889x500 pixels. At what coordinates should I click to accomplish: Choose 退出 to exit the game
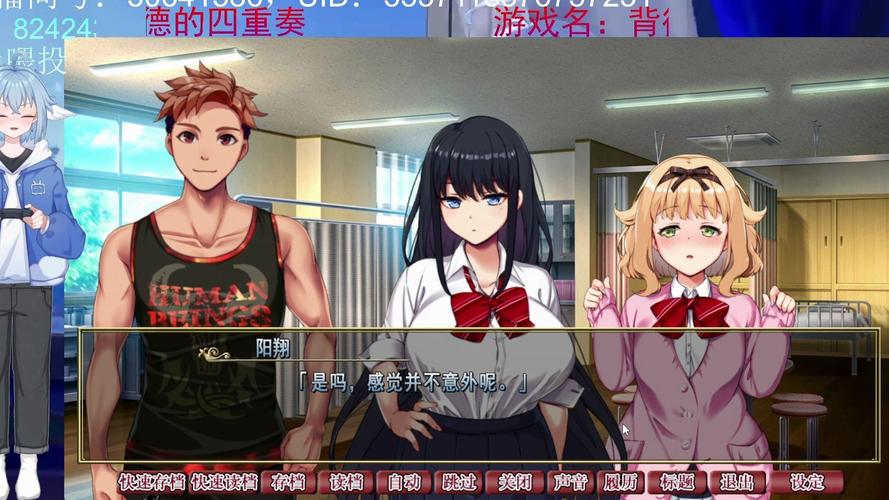pyautogui.click(x=737, y=482)
